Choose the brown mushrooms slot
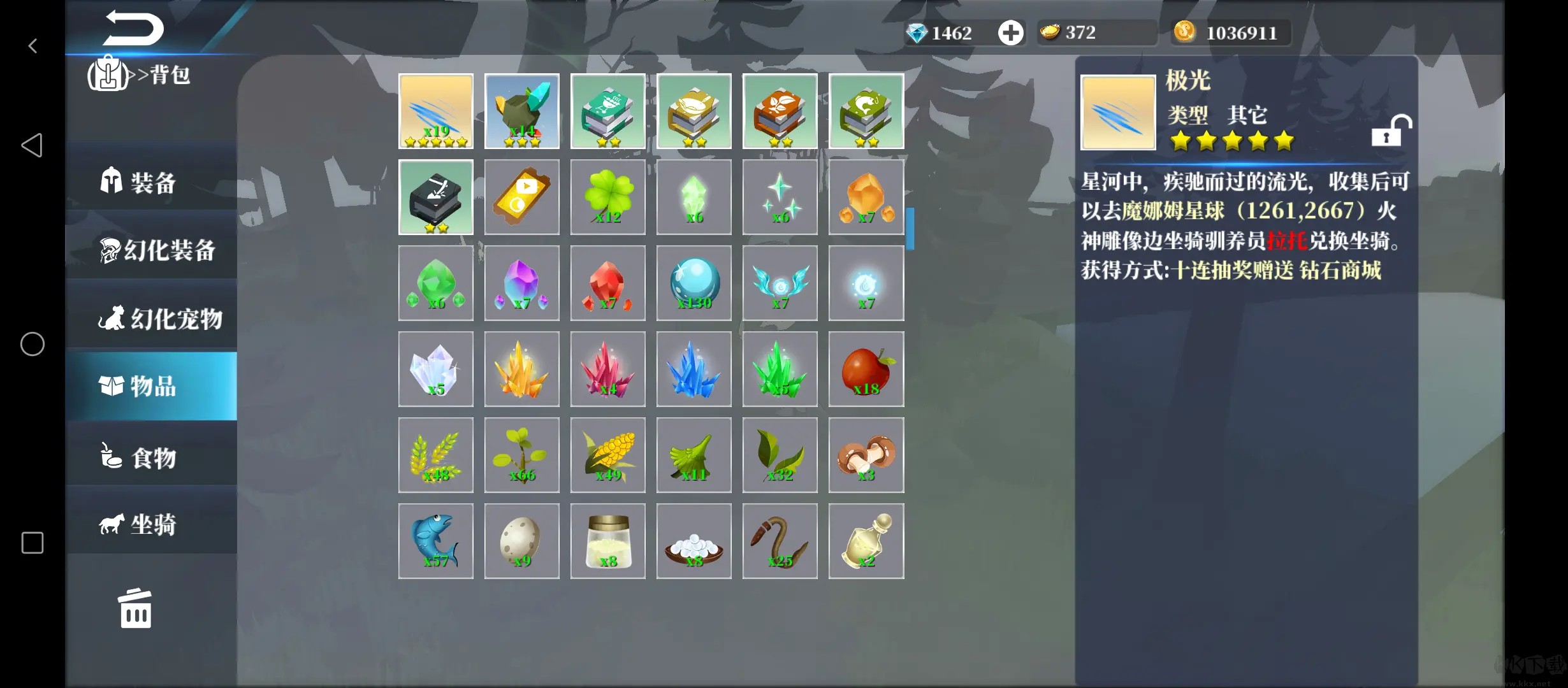Screen dimensions: 1568x688 point(866,455)
